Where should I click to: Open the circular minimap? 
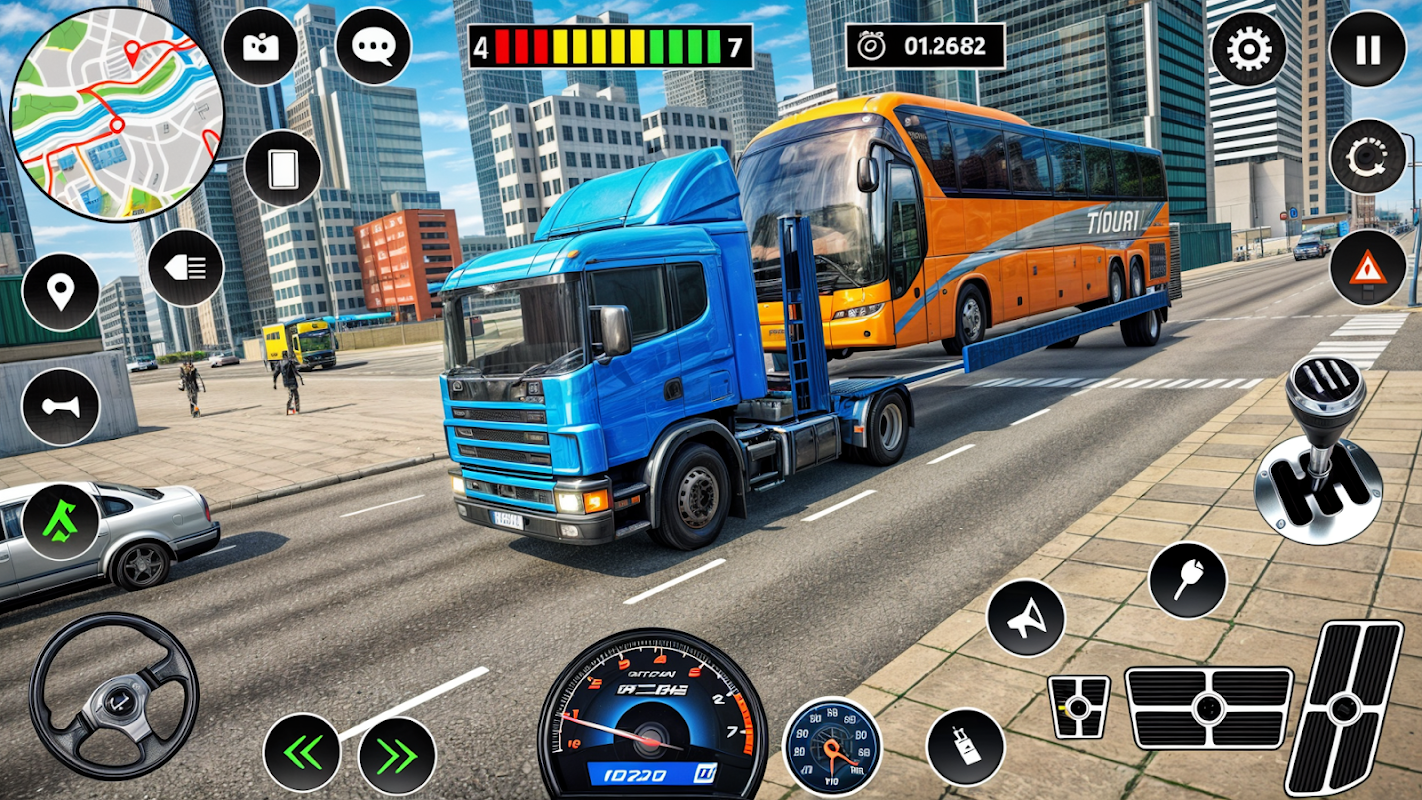click(117, 113)
